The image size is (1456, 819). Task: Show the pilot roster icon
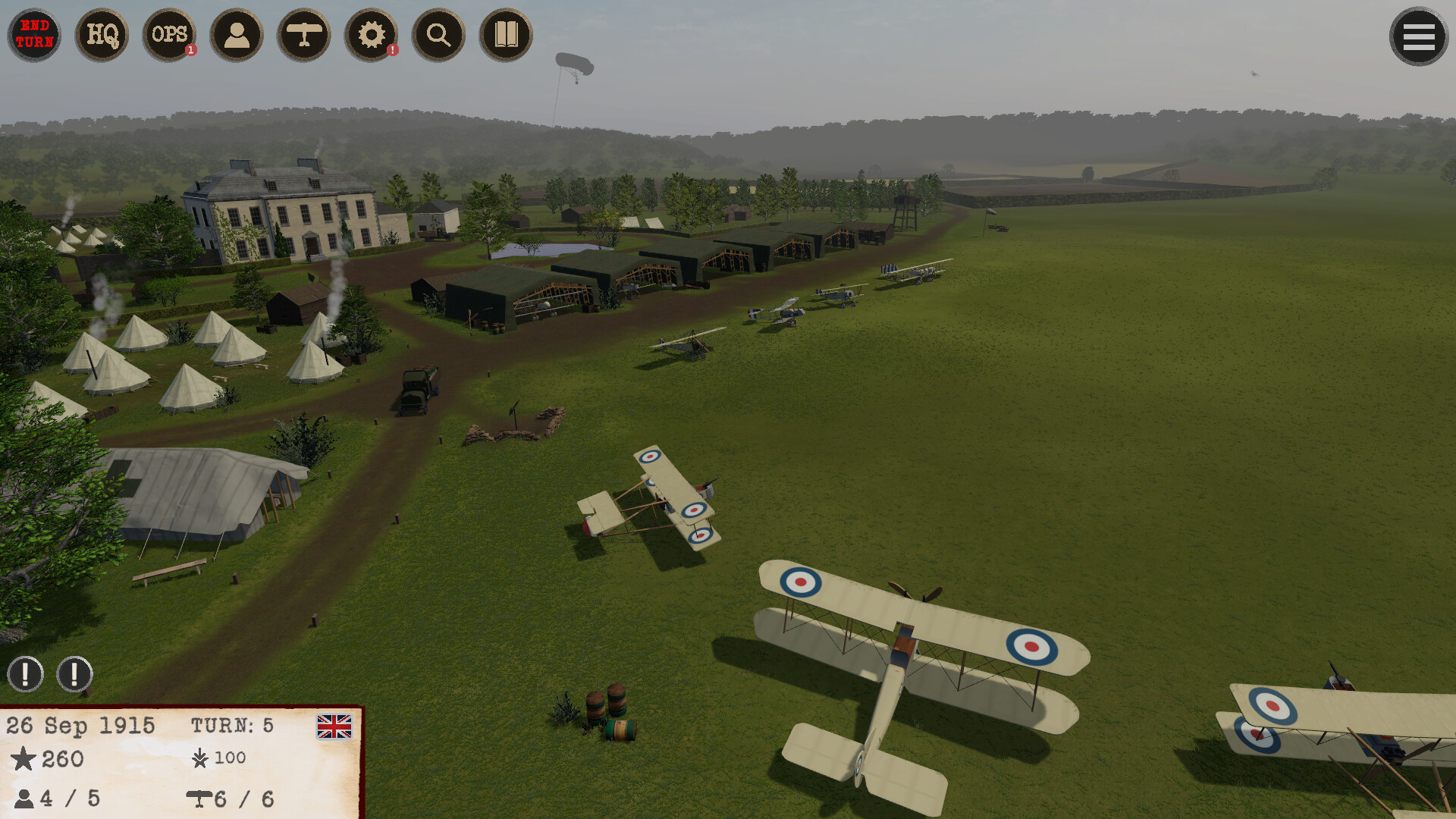click(x=237, y=35)
